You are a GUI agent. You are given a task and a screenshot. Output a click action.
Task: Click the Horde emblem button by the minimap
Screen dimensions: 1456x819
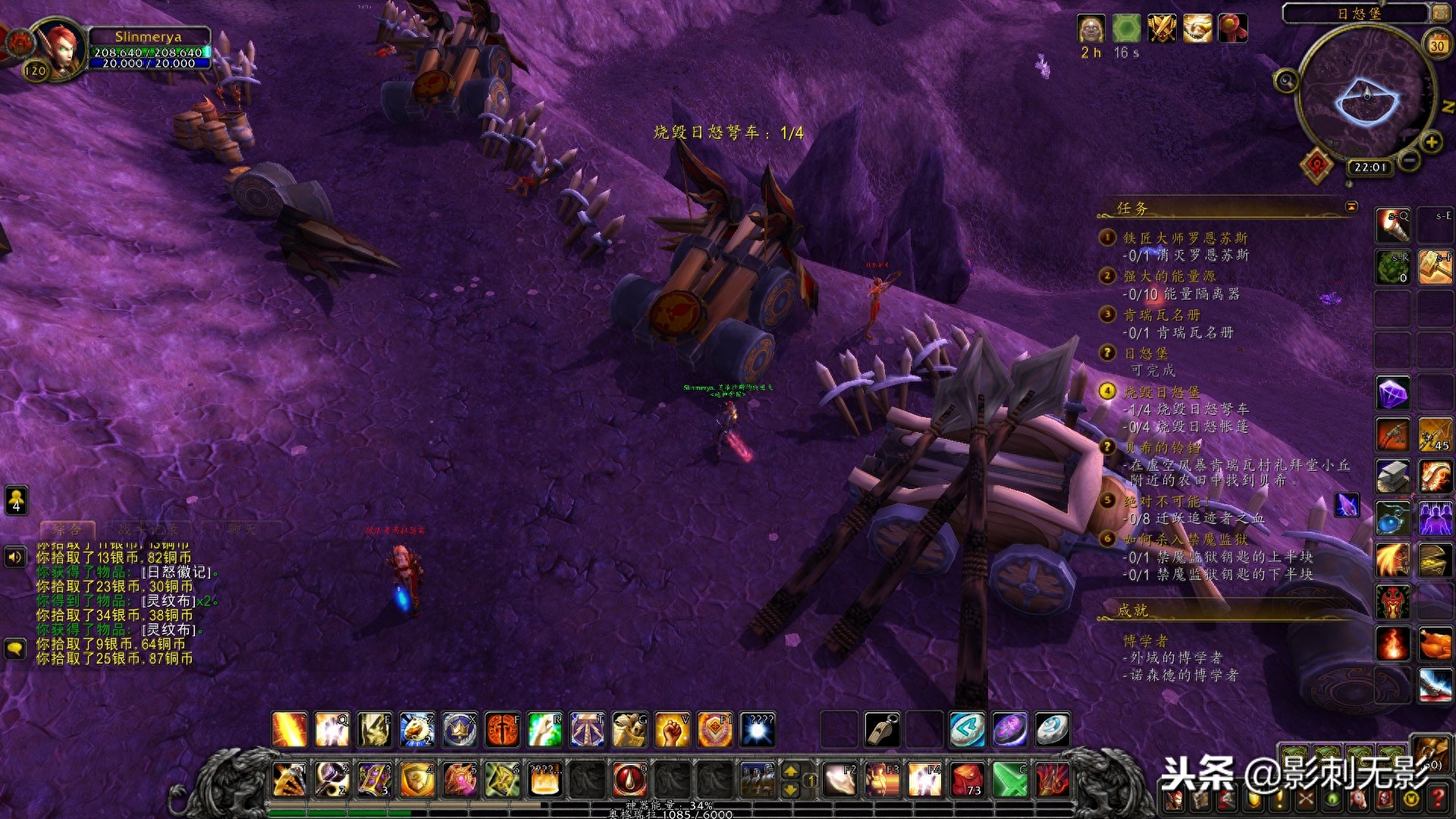[1316, 165]
